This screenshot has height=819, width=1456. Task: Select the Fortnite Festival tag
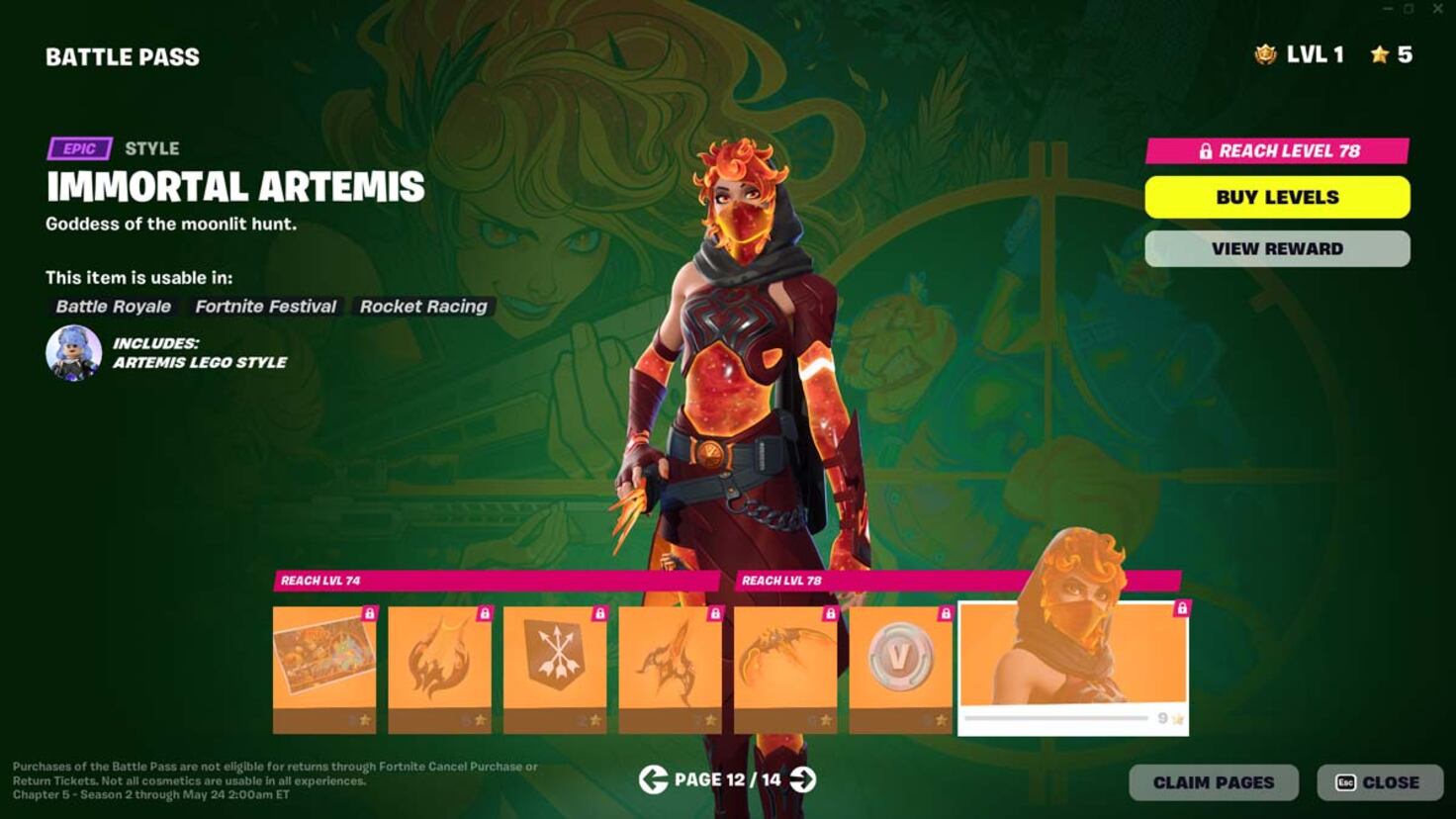click(265, 307)
